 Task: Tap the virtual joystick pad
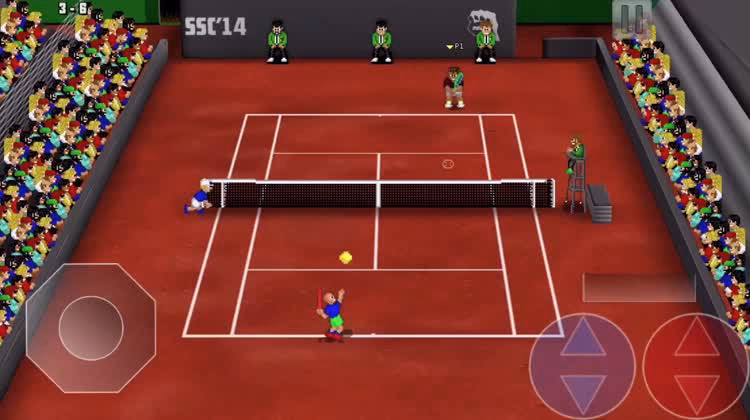[x=90, y=328]
